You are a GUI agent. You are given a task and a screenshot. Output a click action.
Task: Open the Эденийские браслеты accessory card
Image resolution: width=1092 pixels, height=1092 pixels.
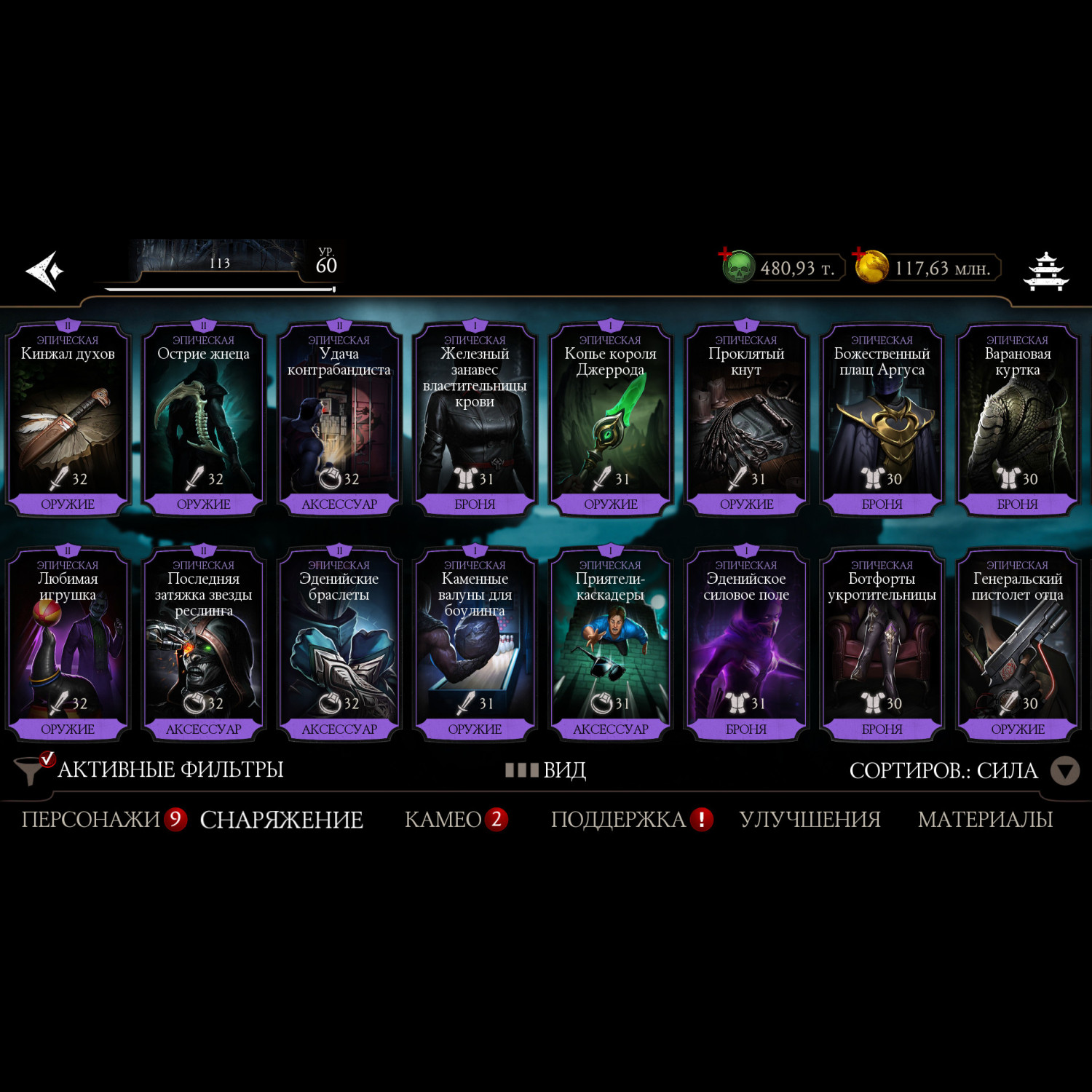click(339, 644)
